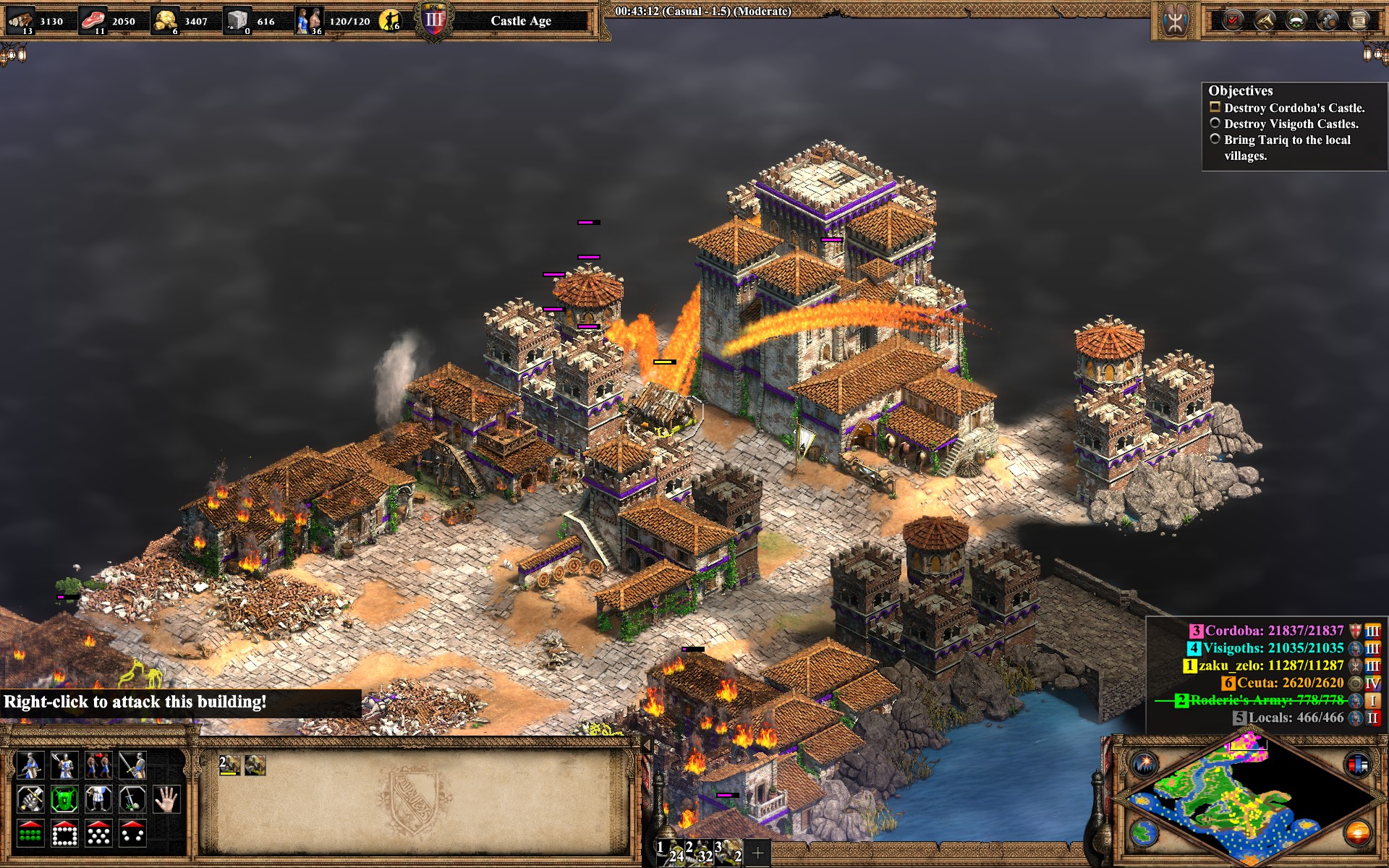Open the objectives checklist button
1389x868 pixels.
pos(1233,20)
